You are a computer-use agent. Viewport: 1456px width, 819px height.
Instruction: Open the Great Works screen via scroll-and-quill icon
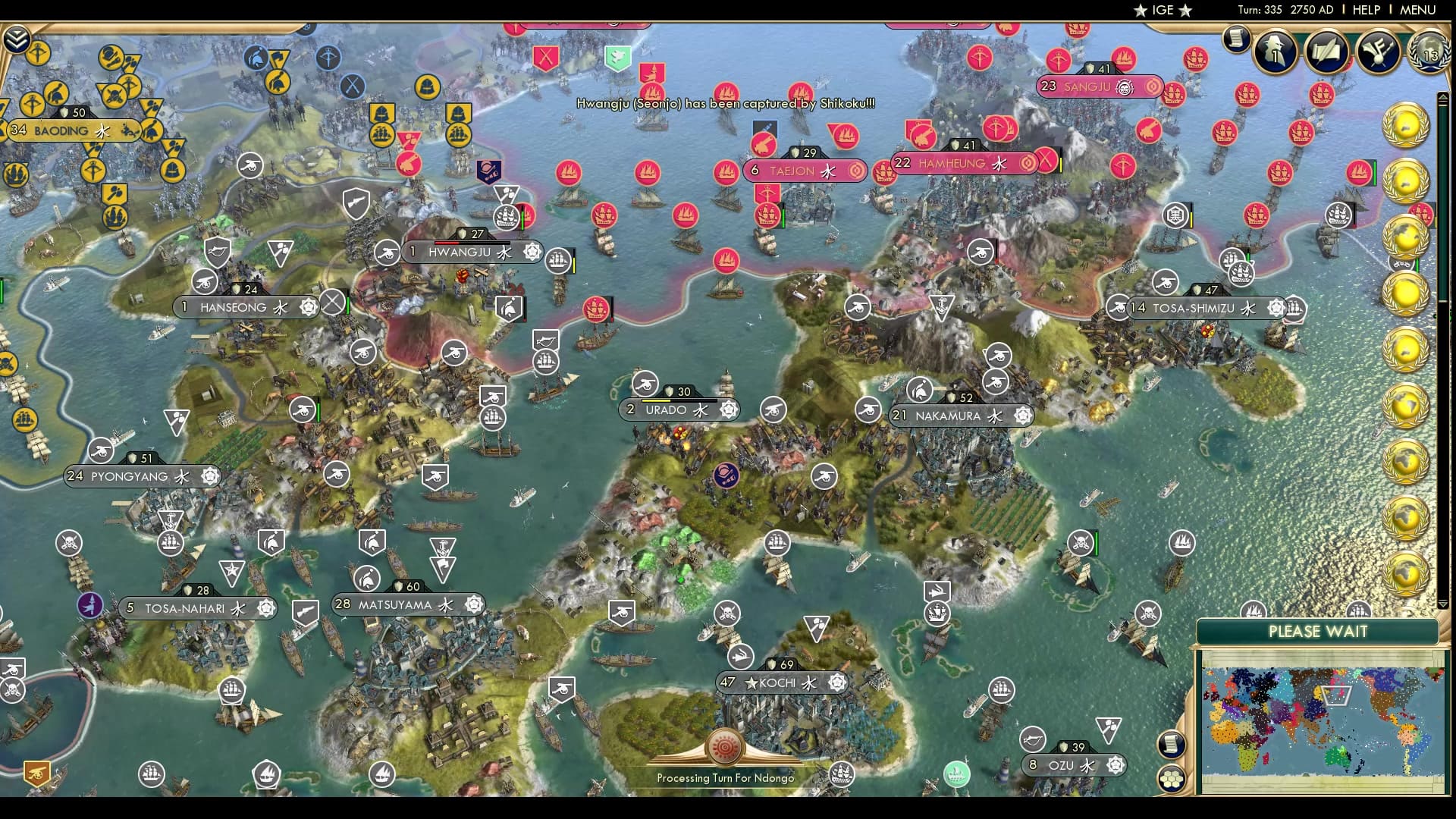pos(1327,52)
